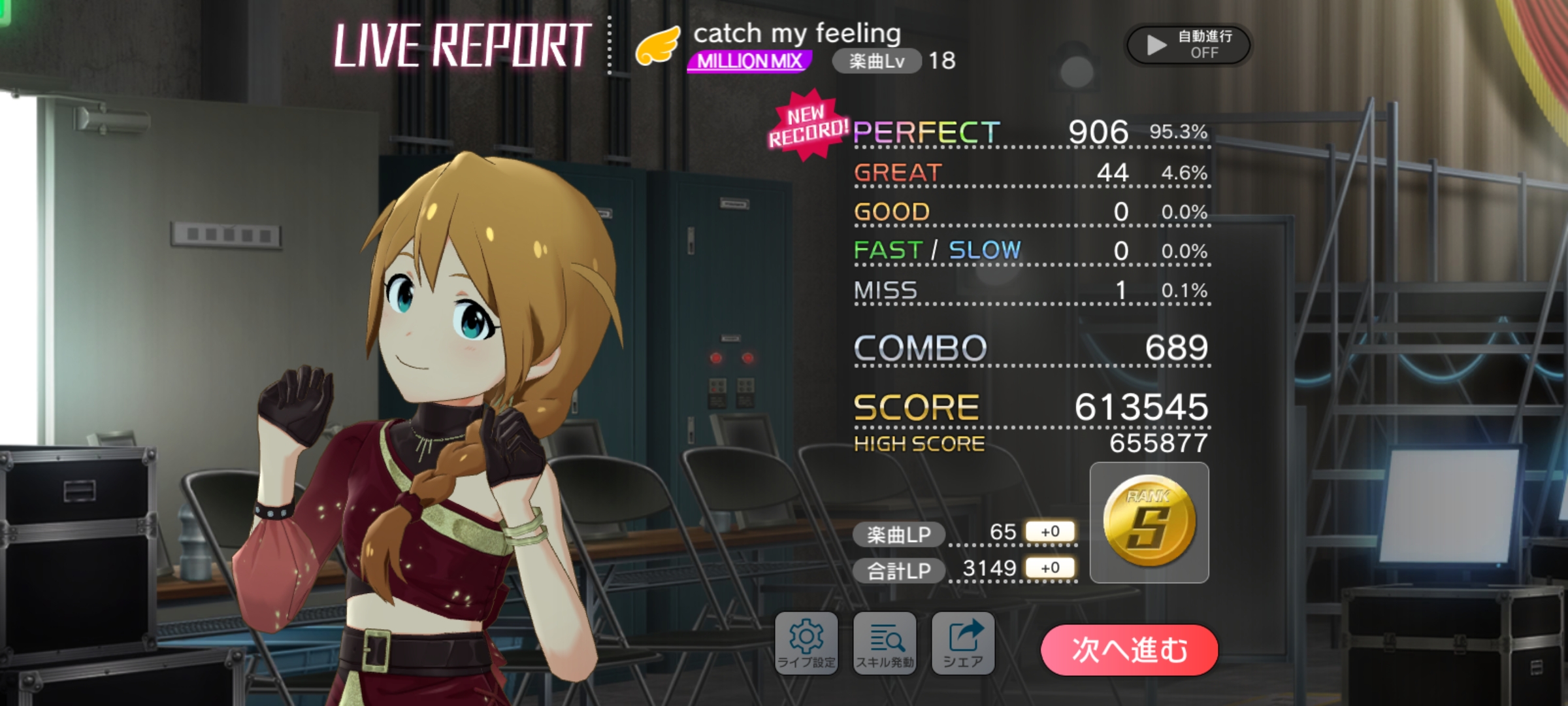Share the live result with シェア
Image resolution: width=1568 pixels, height=706 pixels.
tap(963, 643)
